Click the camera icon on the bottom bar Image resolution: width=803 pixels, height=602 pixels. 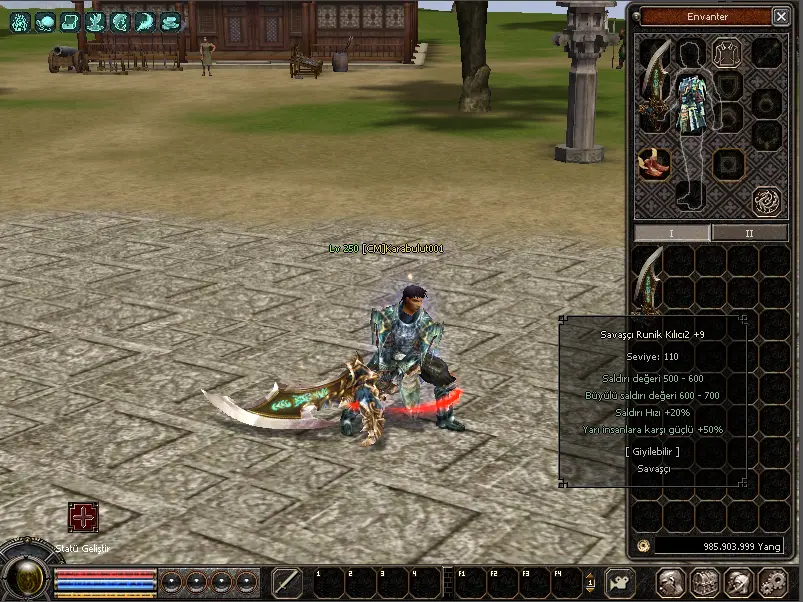coord(621,581)
